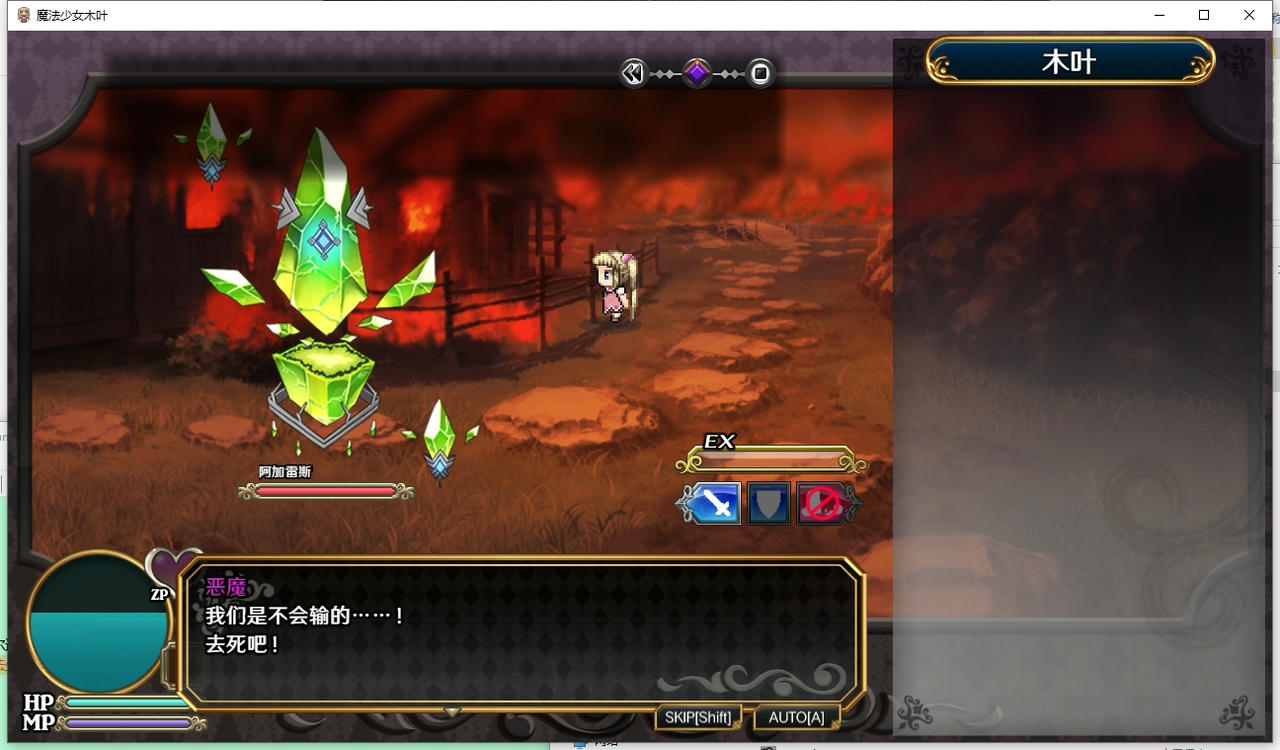Select the shield defend command icon
This screenshot has height=750, width=1280.
pyautogui.click(x=767, y=503)
